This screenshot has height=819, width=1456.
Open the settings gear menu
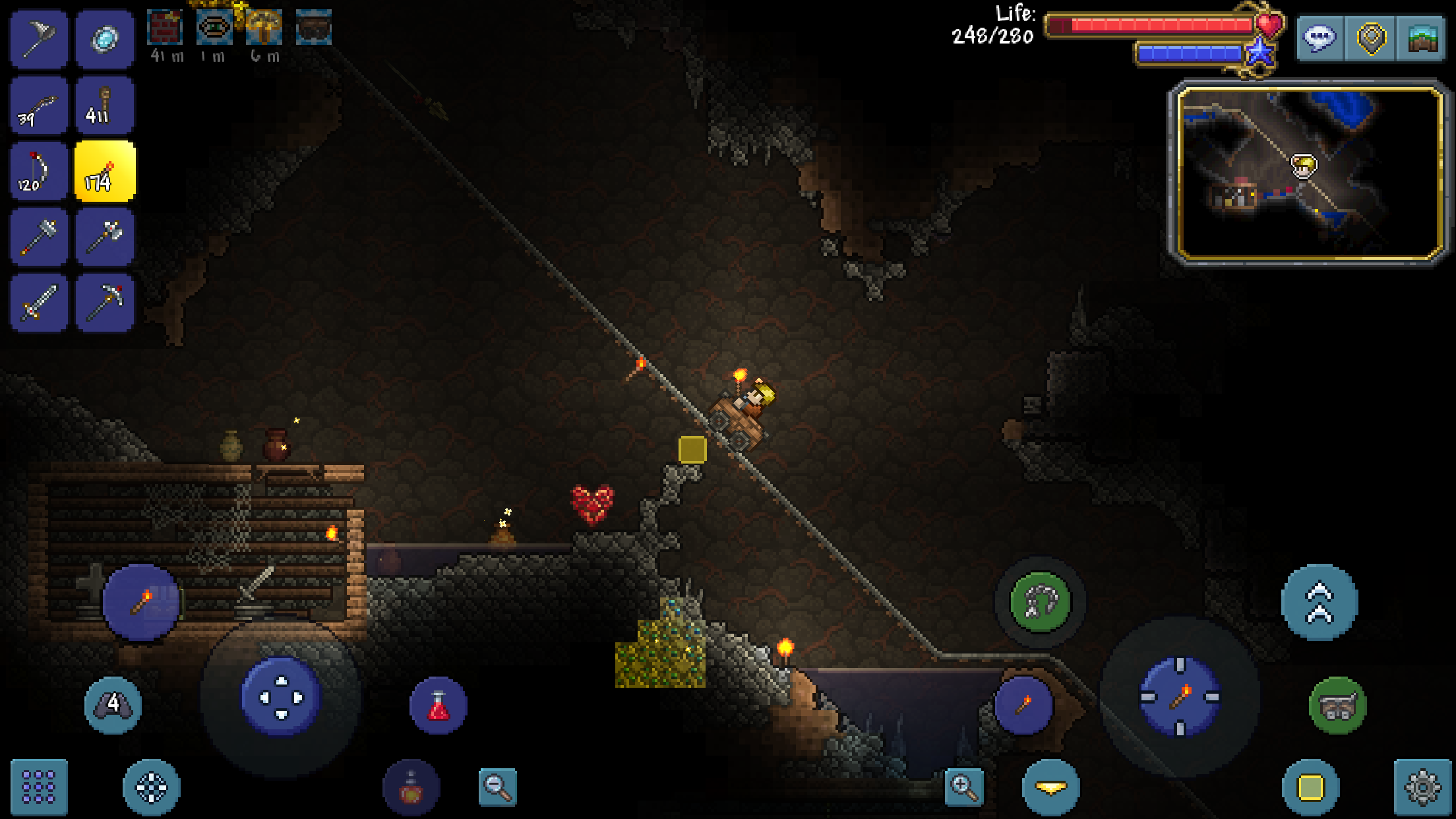[1418, 788]
